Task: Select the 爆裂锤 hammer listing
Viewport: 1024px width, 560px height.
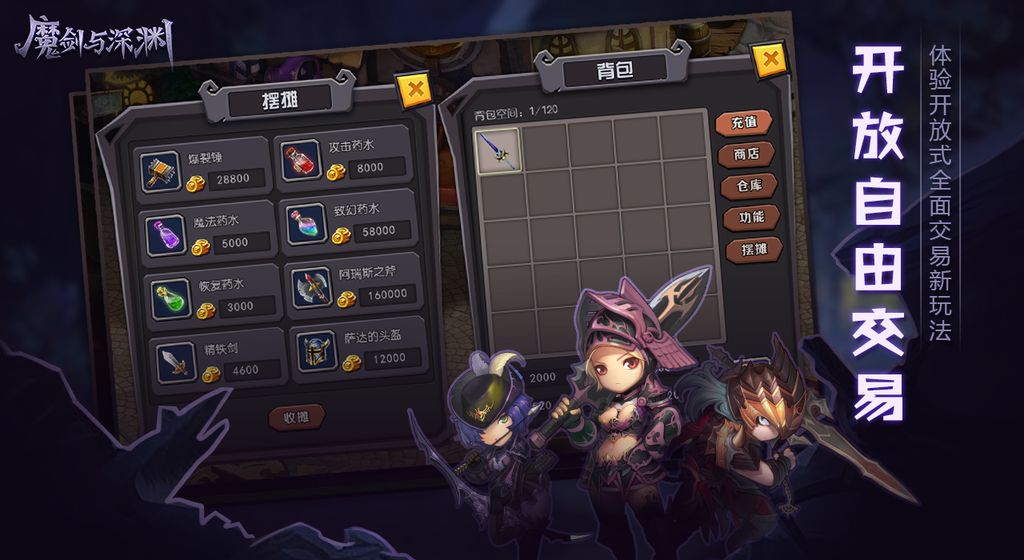Action: tap(205, 166)
